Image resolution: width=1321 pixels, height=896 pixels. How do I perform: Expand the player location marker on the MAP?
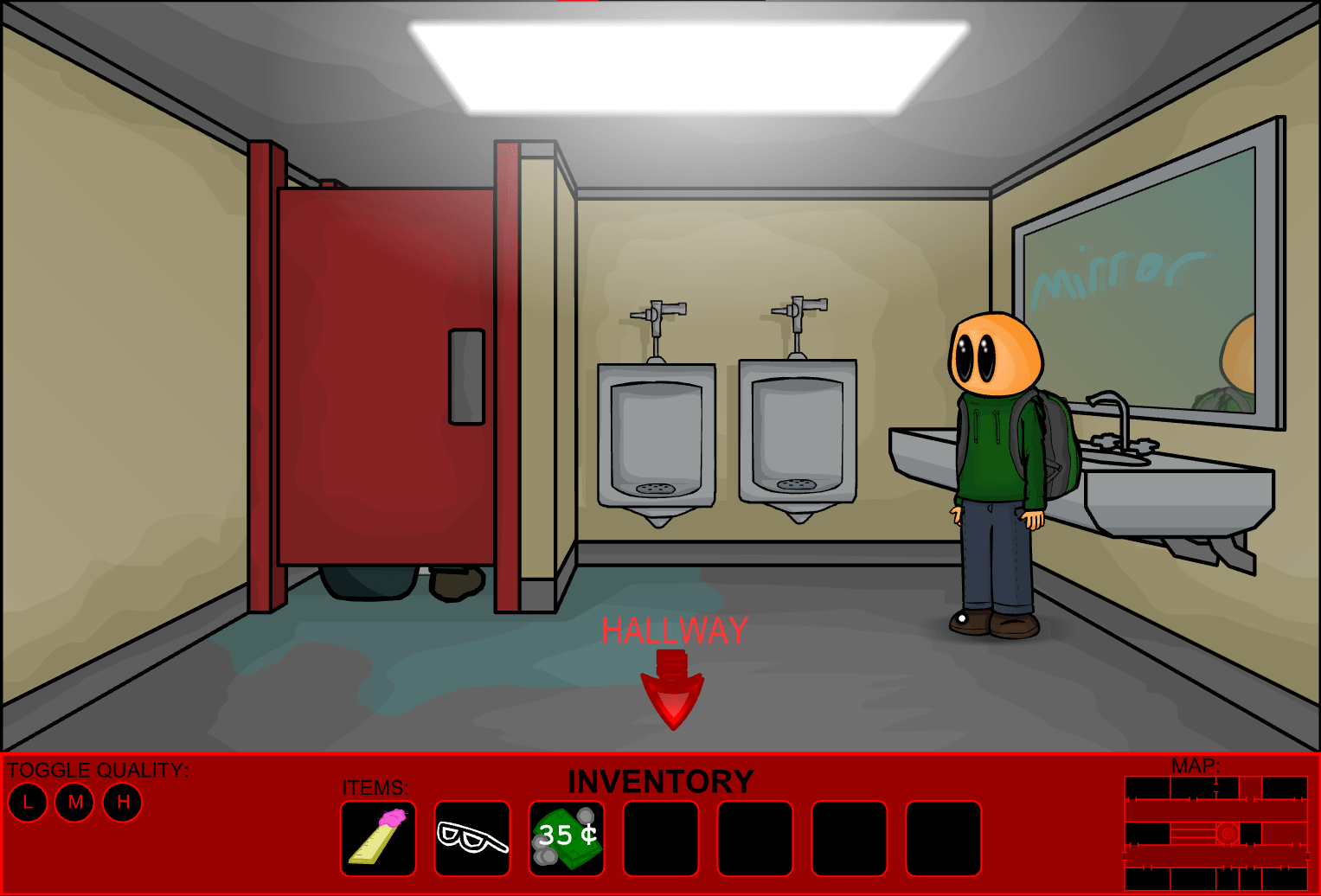1226,835
